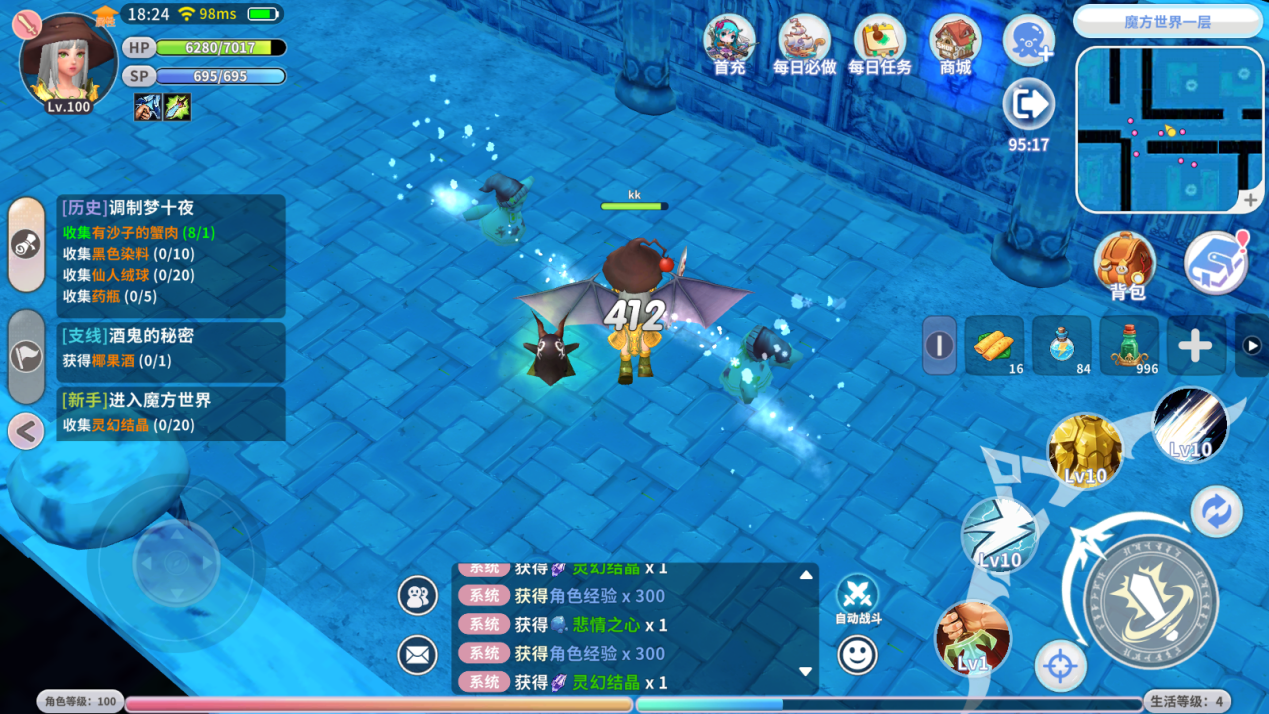Open the 每日任务 daily quests

coord(879,45)
